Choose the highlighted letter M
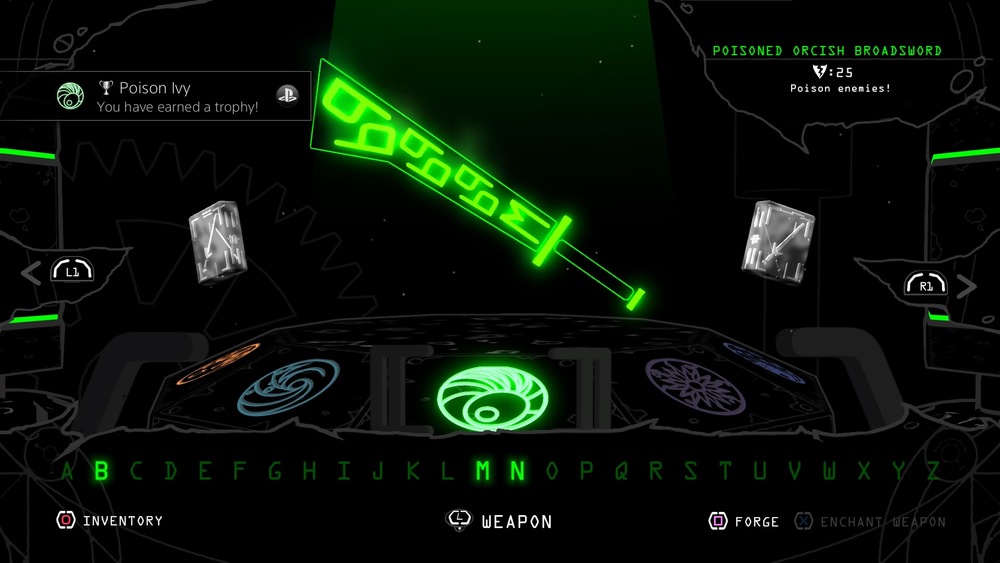 pyautogui.click(x=483, y=470)
